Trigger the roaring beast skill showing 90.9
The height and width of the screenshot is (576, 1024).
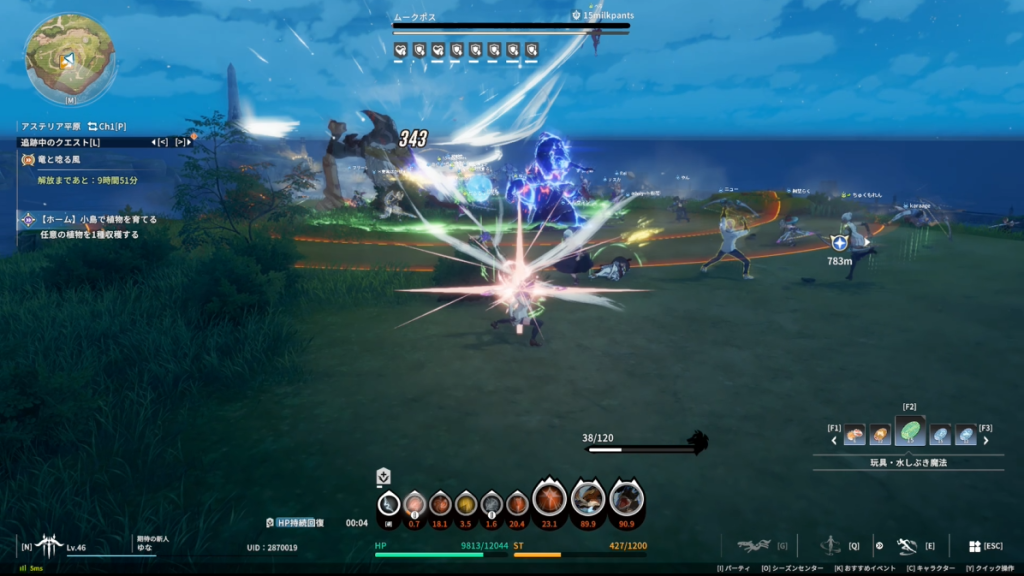(x=626, y=498)
